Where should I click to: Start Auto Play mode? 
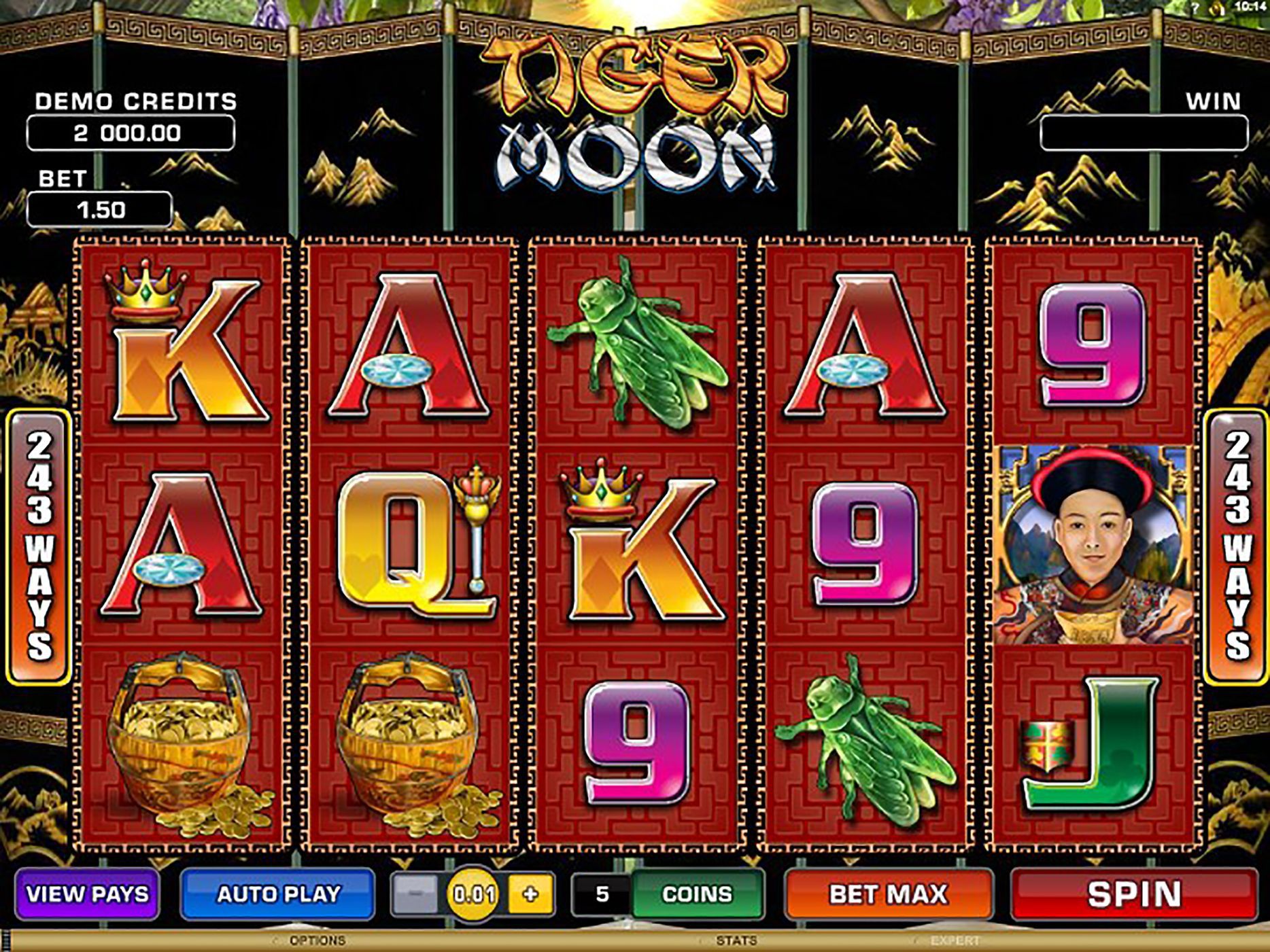(277, 894)
